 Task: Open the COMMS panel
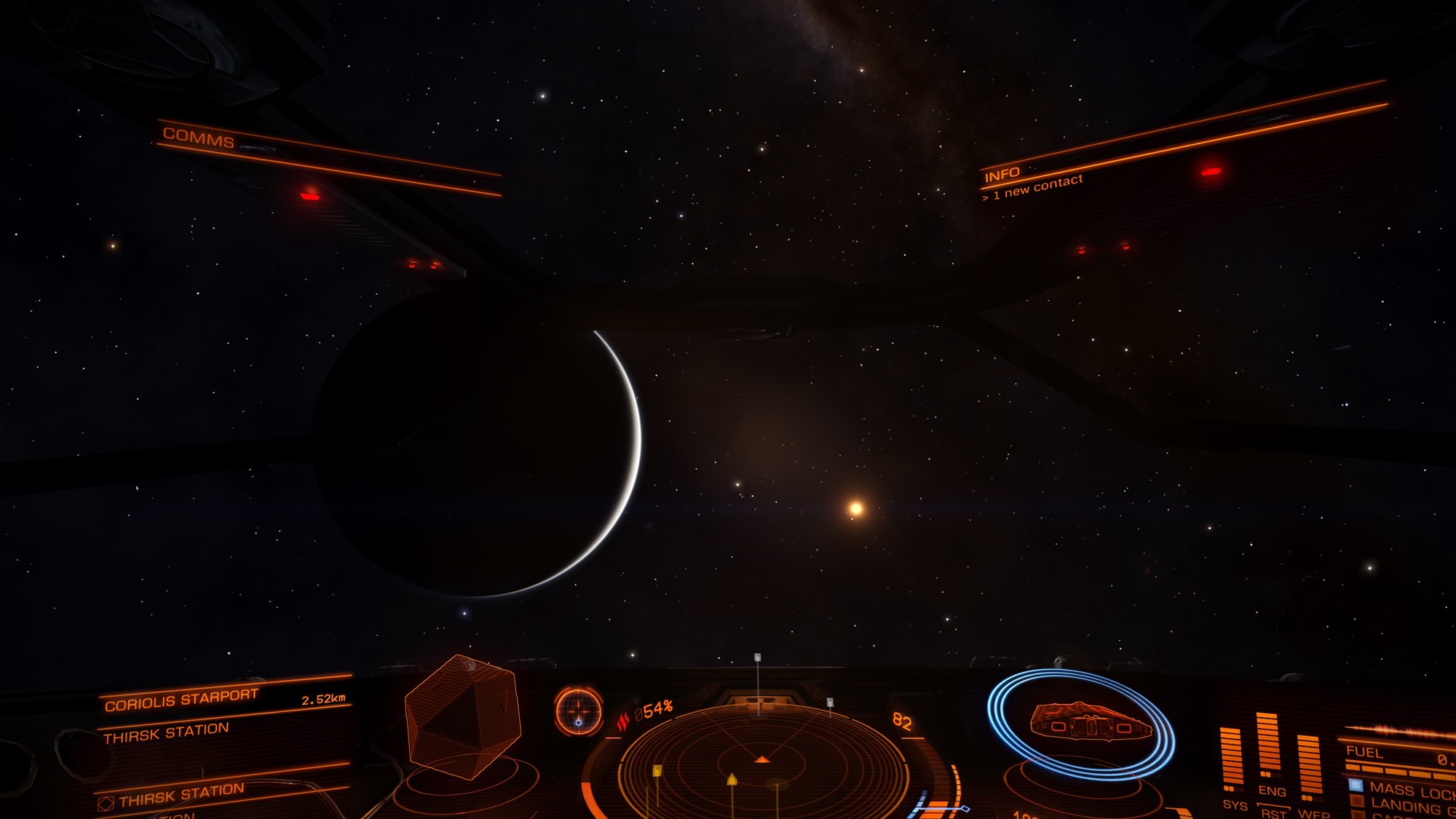[198, 137]
